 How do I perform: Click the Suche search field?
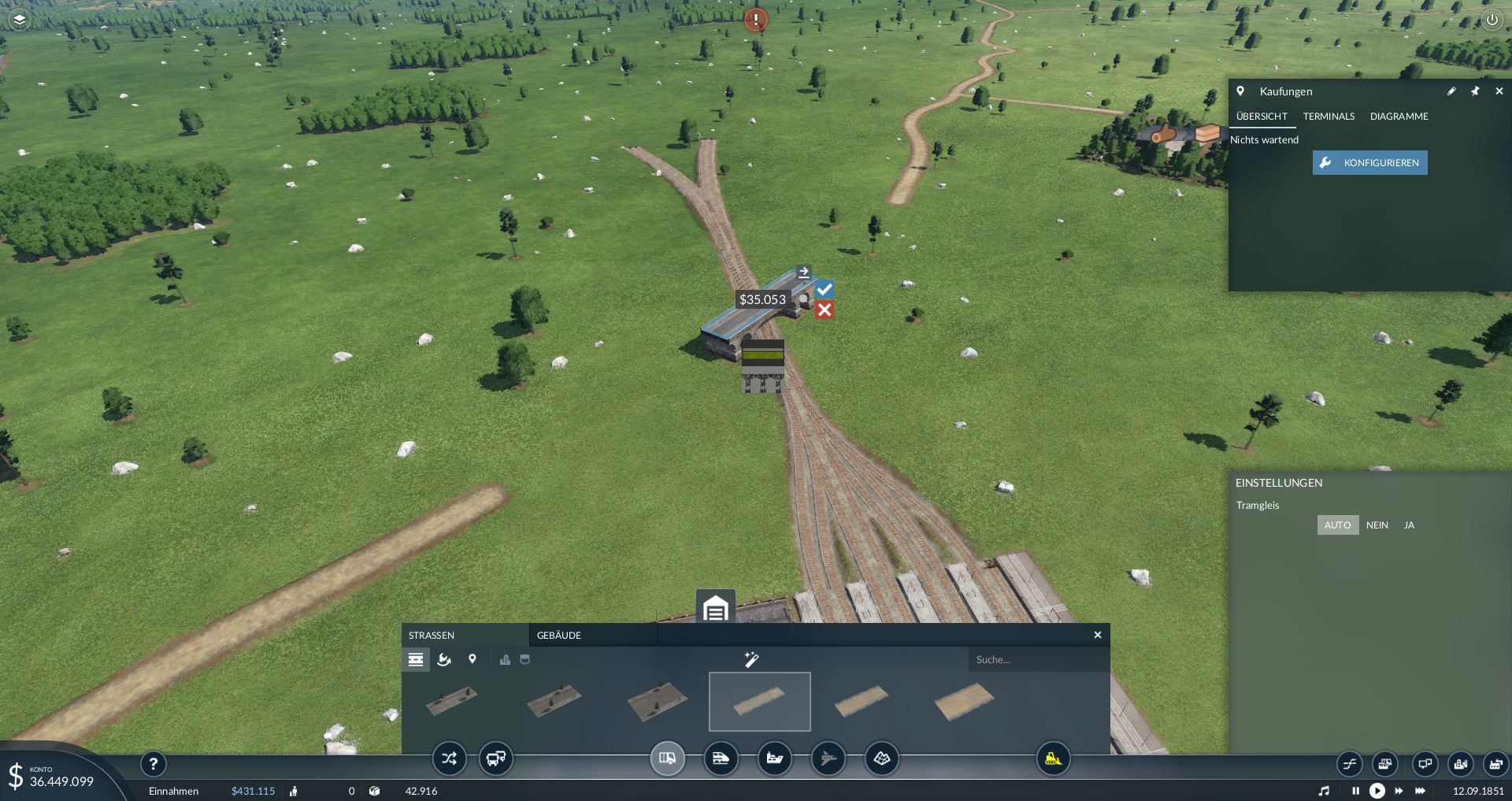pyautogui.click(x=1036, y=660)
